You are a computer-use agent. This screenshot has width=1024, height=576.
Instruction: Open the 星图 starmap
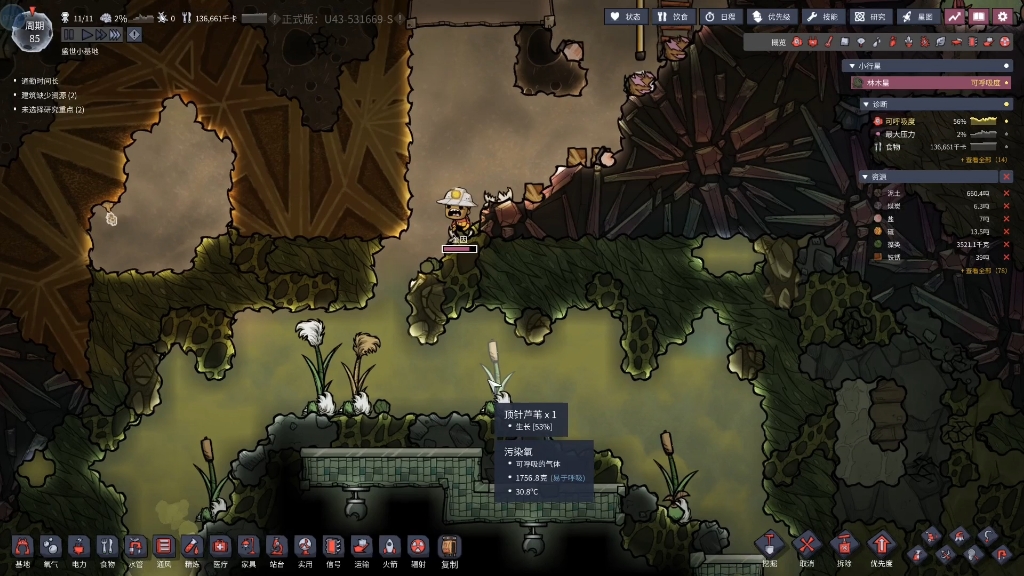(918, 16)
